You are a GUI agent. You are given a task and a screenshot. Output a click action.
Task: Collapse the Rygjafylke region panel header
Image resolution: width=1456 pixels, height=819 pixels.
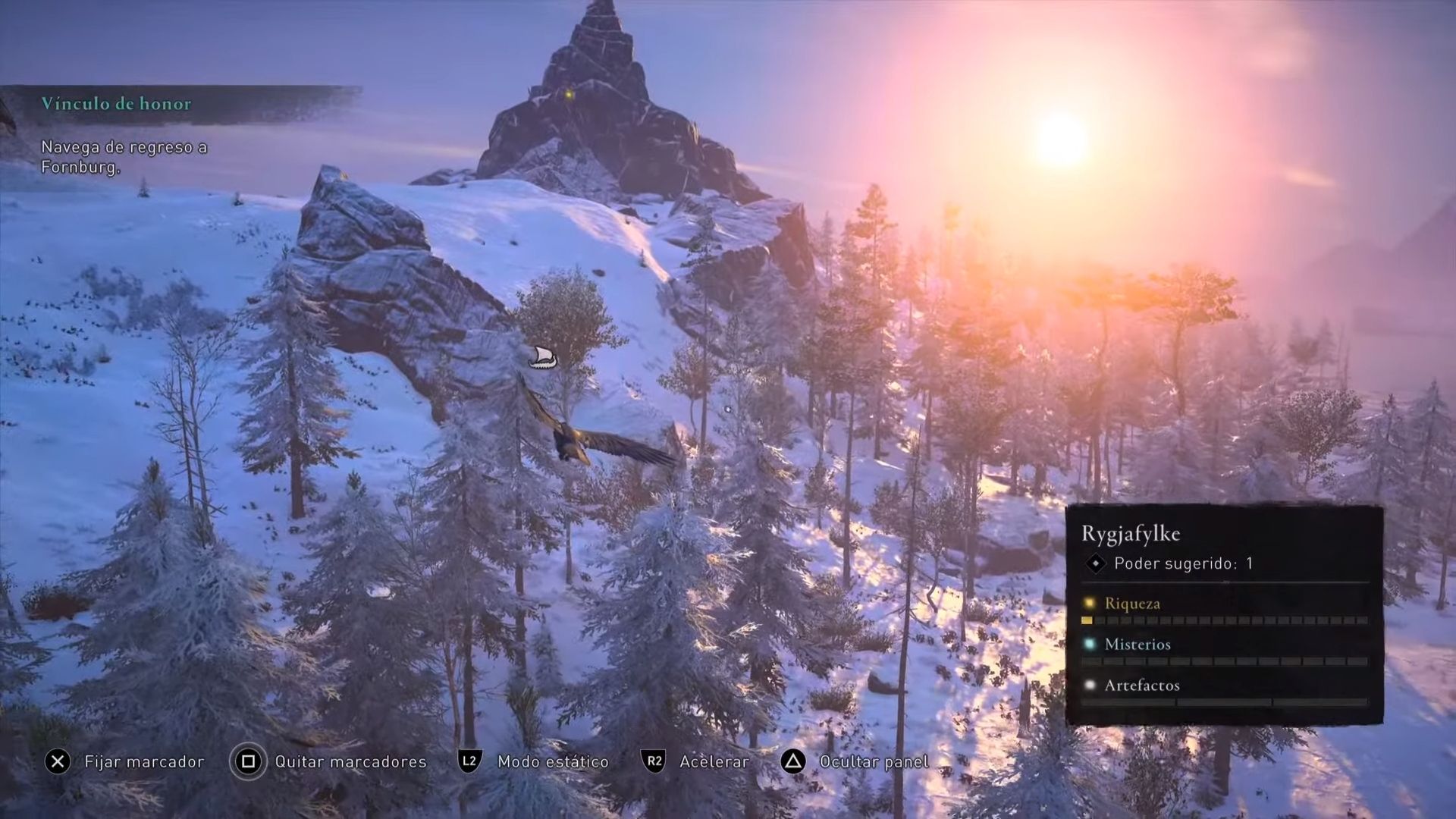tap(1131, 533)
